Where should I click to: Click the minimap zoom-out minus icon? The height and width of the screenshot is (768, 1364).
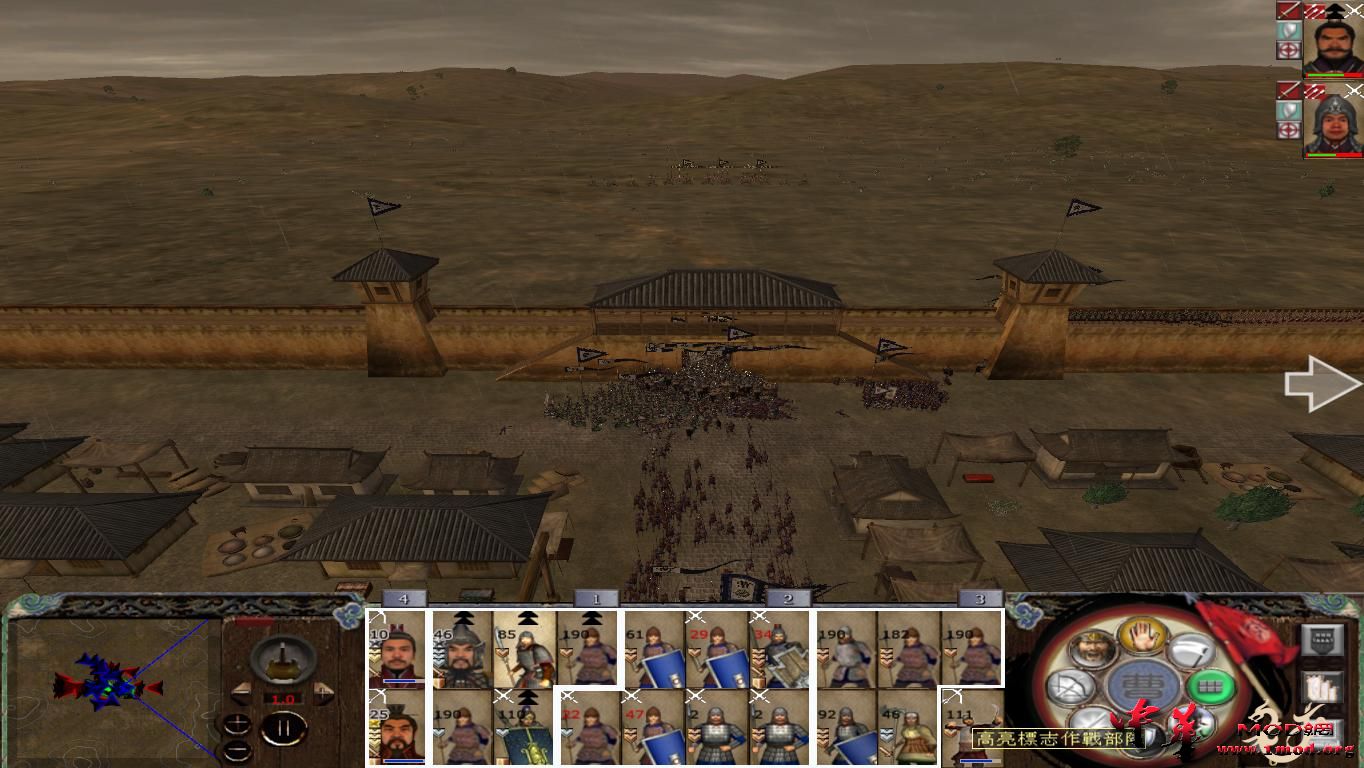pos(238,750)
